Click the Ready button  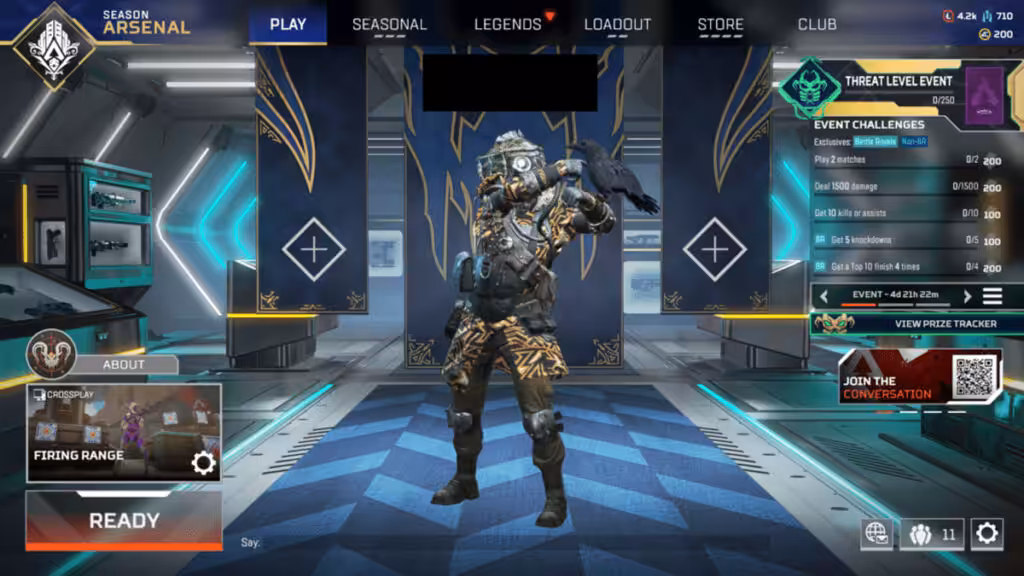(x=124, y=520)
